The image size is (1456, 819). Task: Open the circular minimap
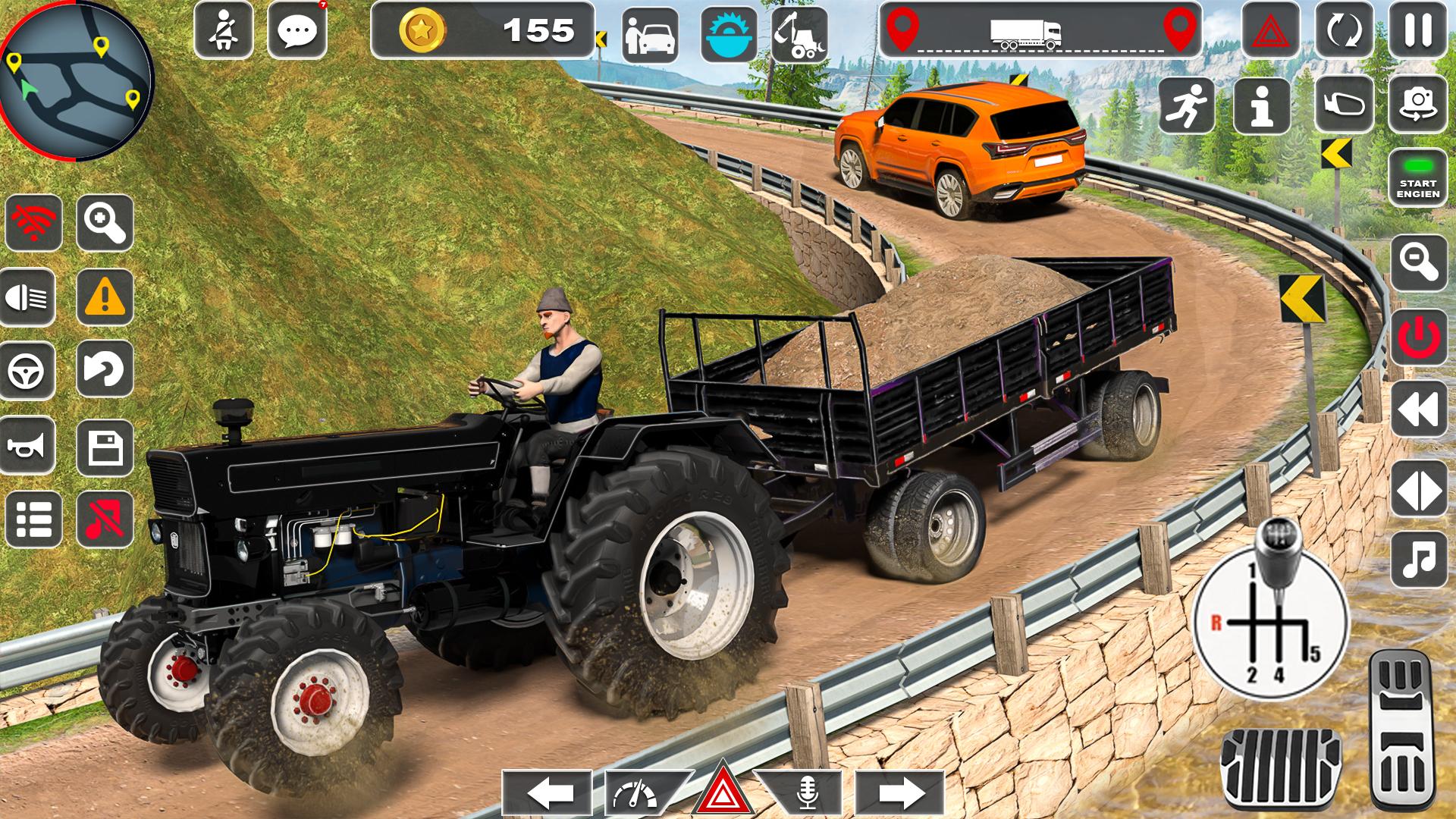74,74
